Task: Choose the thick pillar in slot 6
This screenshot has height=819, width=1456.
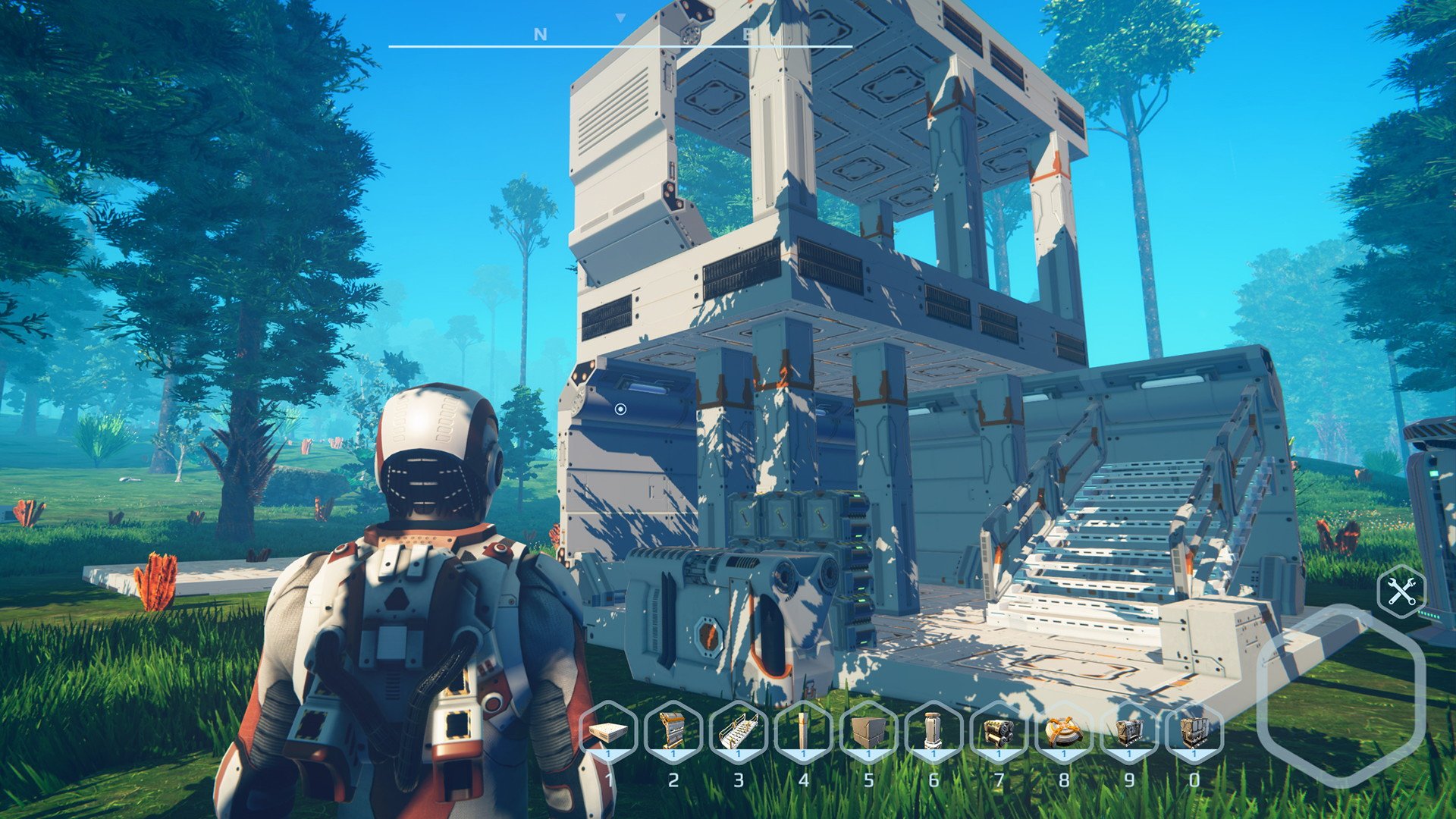Action: coord(934,732)
